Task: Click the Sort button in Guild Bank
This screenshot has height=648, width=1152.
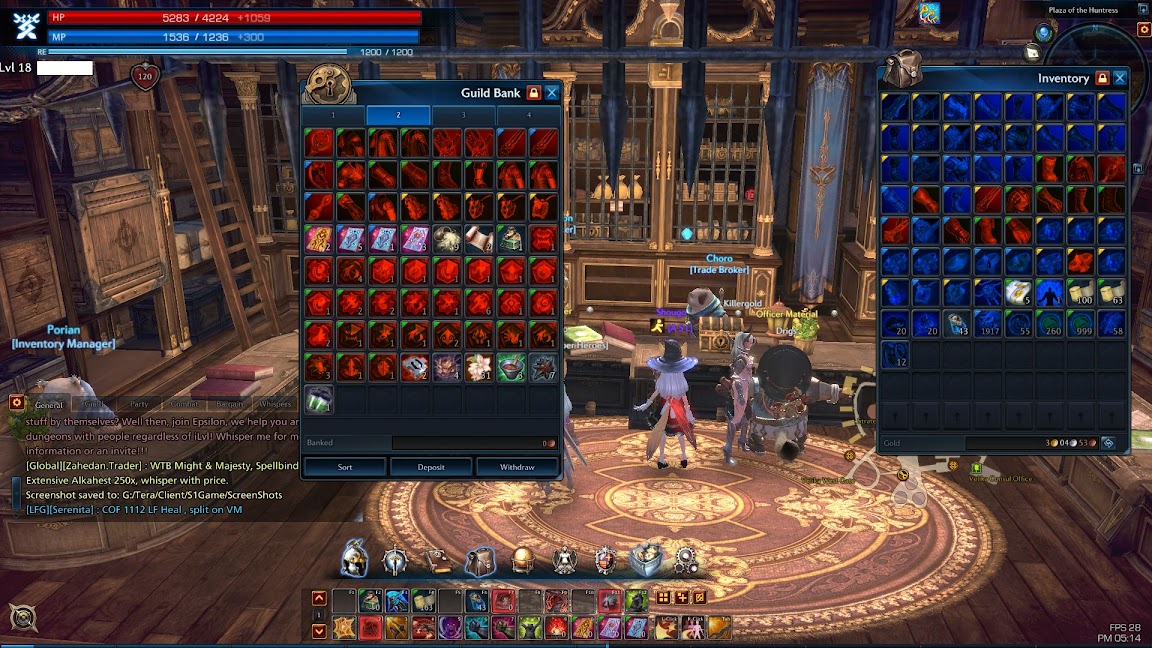Action: click(x=345, y=467)
